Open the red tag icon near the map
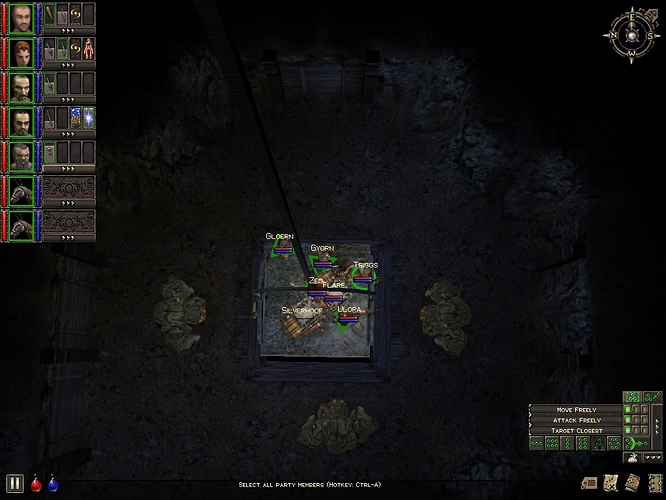 (x=588, y=482)
